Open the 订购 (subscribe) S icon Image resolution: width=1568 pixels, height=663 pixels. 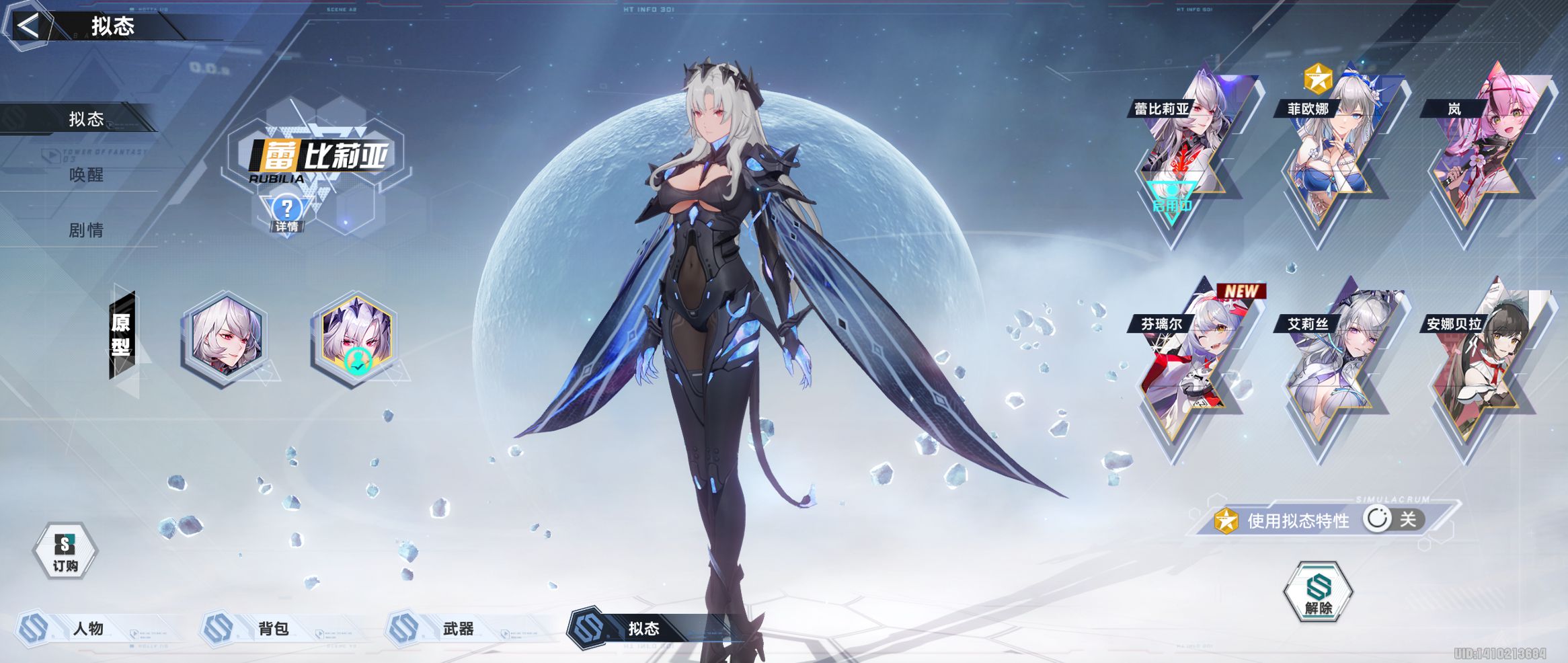click(65, 549)
